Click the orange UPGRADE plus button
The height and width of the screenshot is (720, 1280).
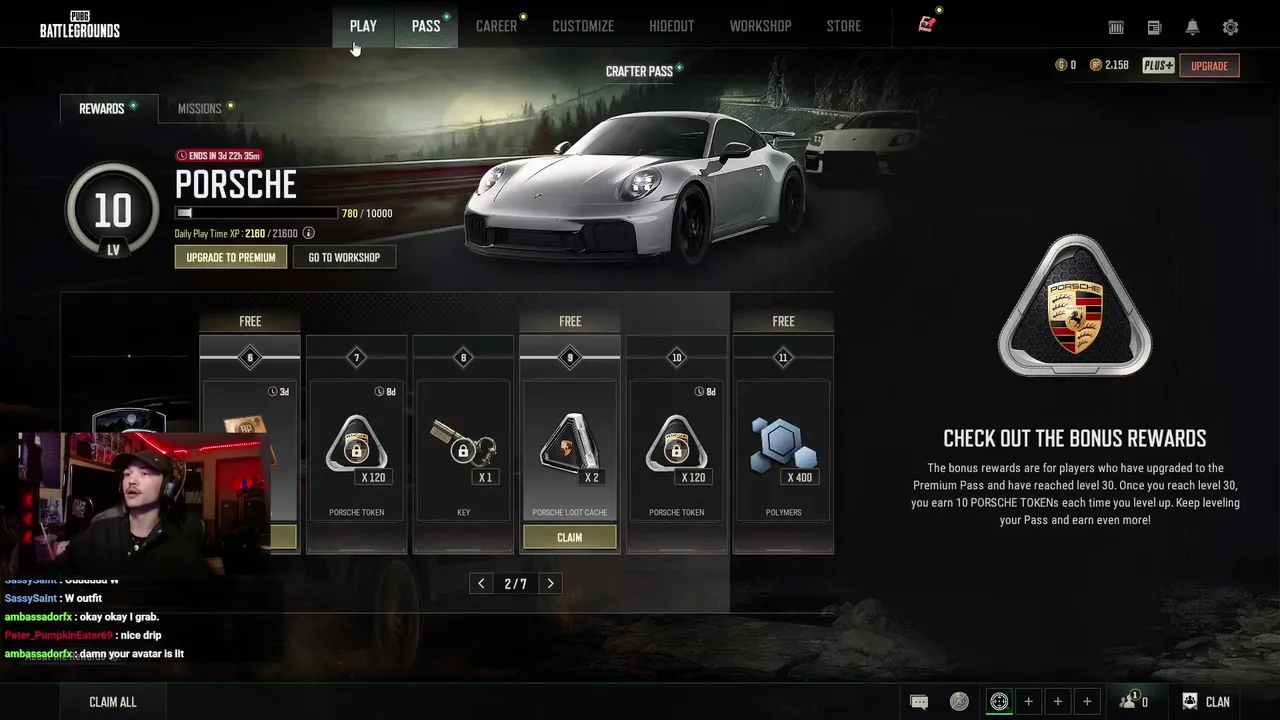click(x=1209, y=66)
